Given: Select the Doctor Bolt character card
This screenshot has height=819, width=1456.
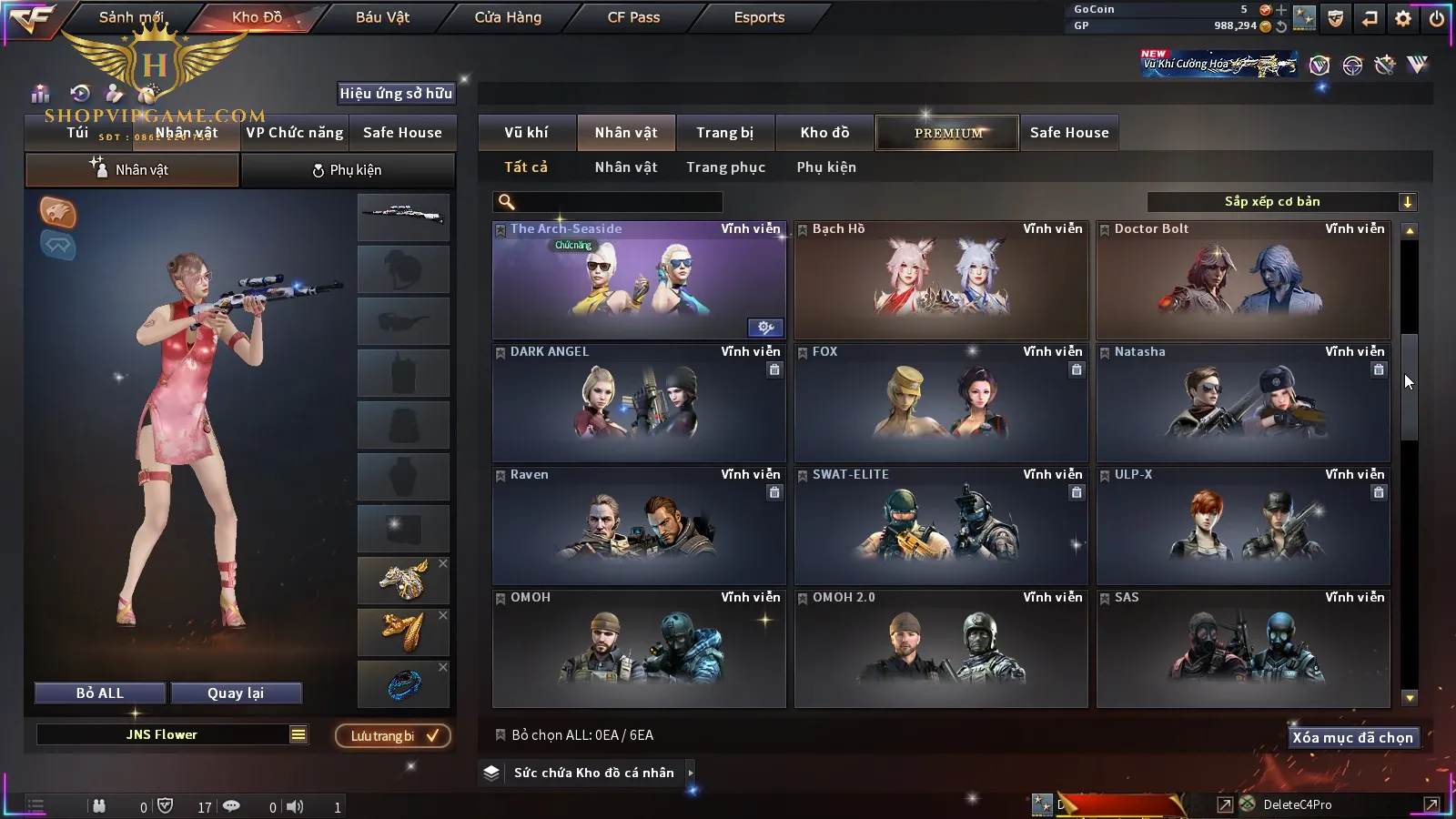Looking at the screenshot, I should [x=1243, y=280].
